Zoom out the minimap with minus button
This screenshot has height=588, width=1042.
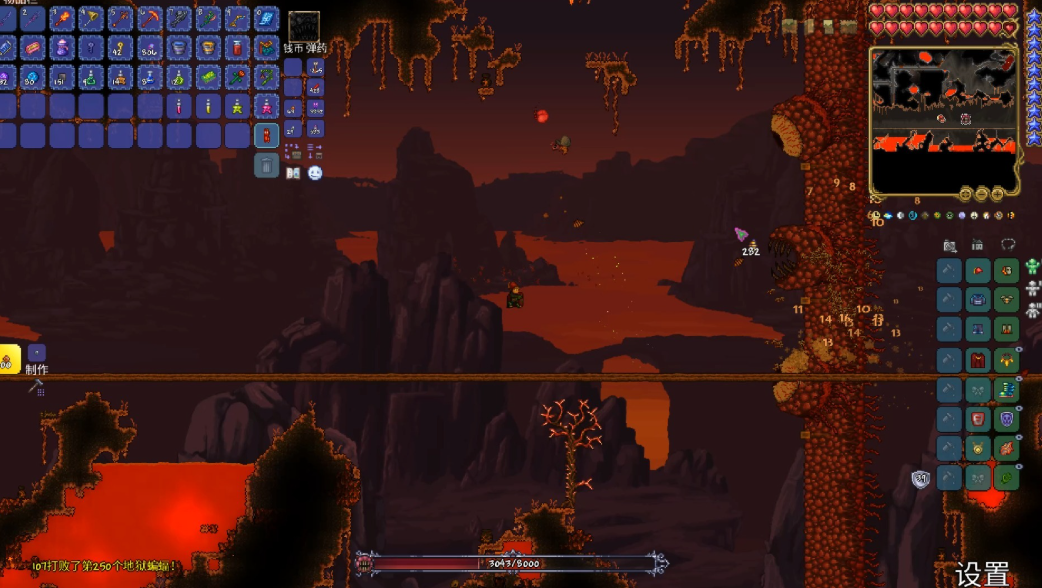point(981,194)
